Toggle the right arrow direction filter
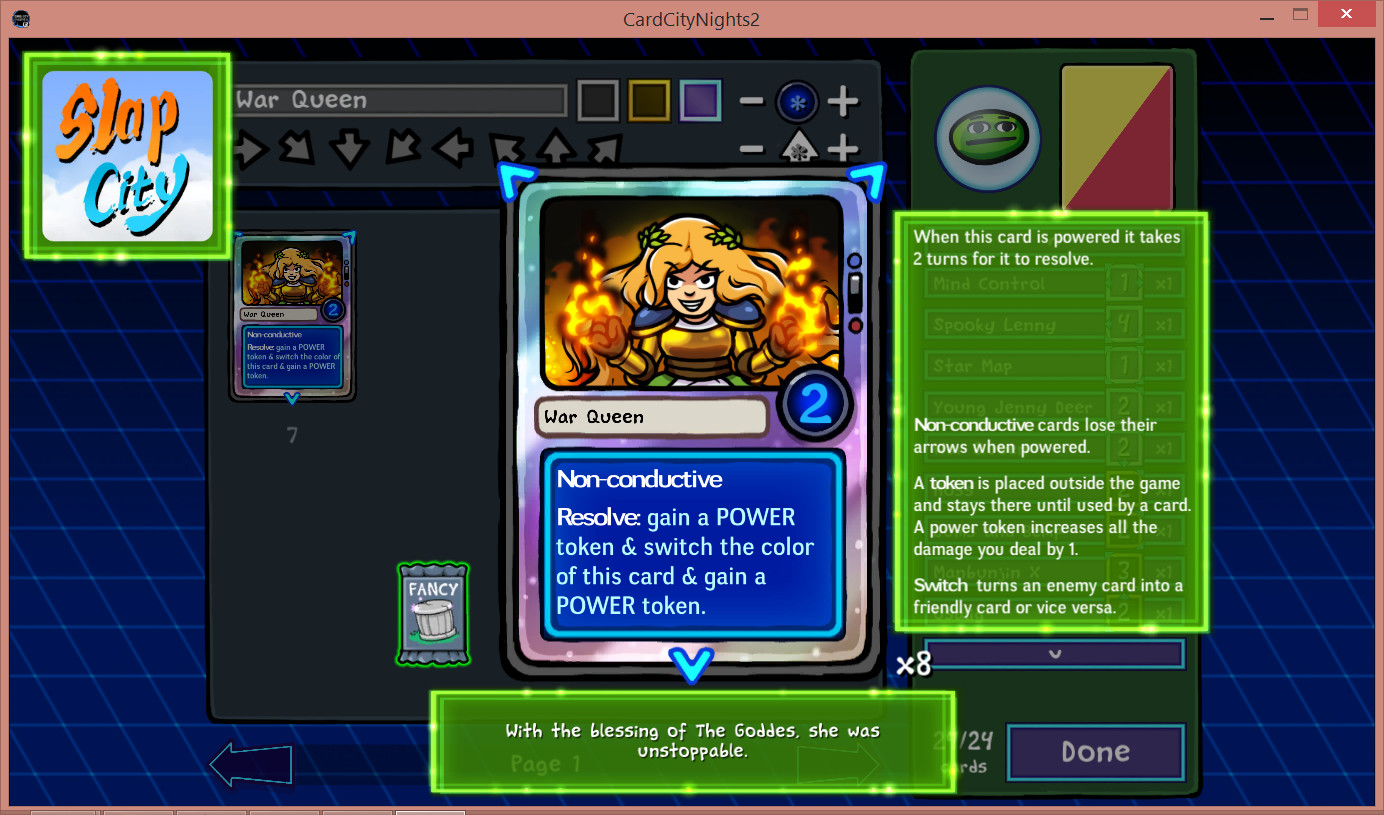The width and height of the screenshot is (1384, 815). tap(250, 150)
